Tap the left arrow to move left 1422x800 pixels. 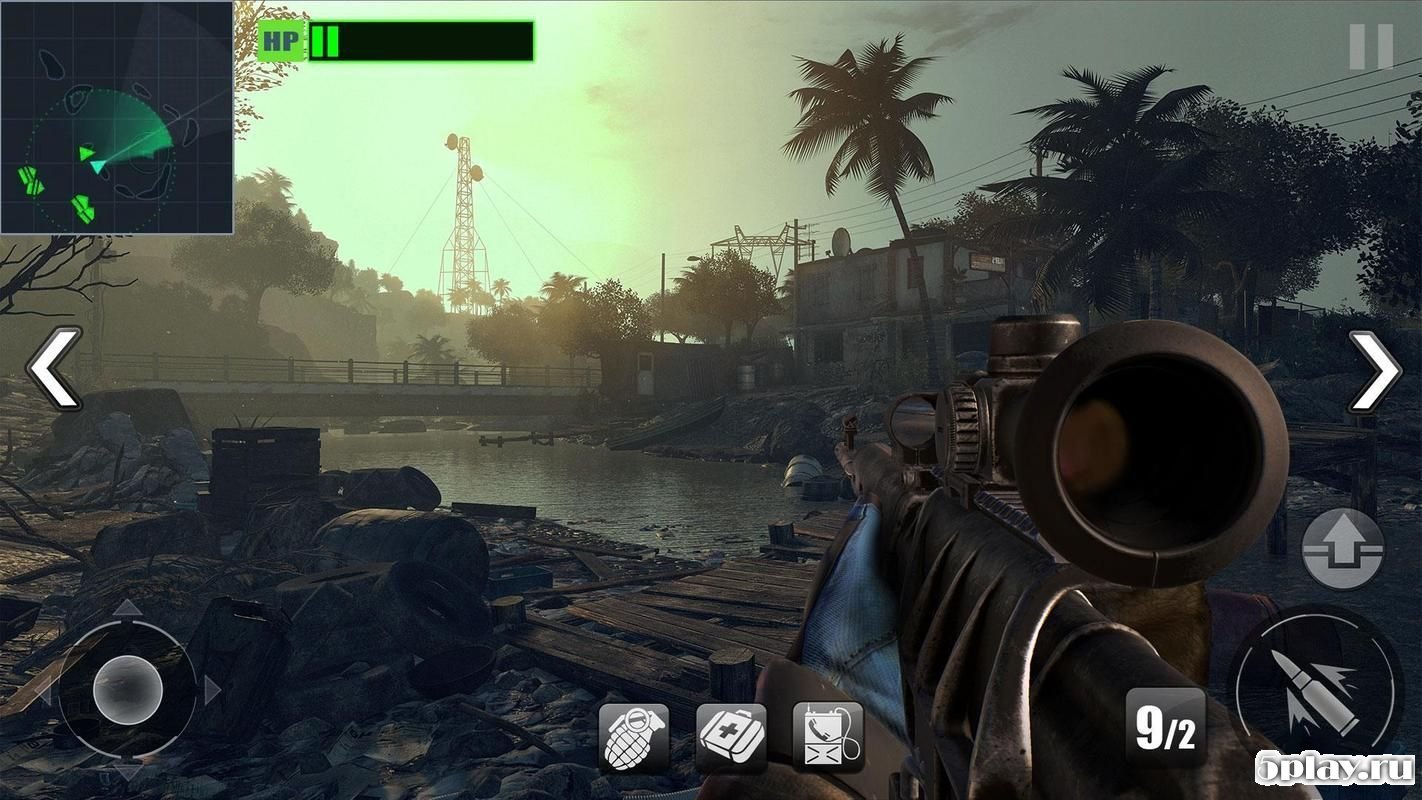click(x=52, y=369)
